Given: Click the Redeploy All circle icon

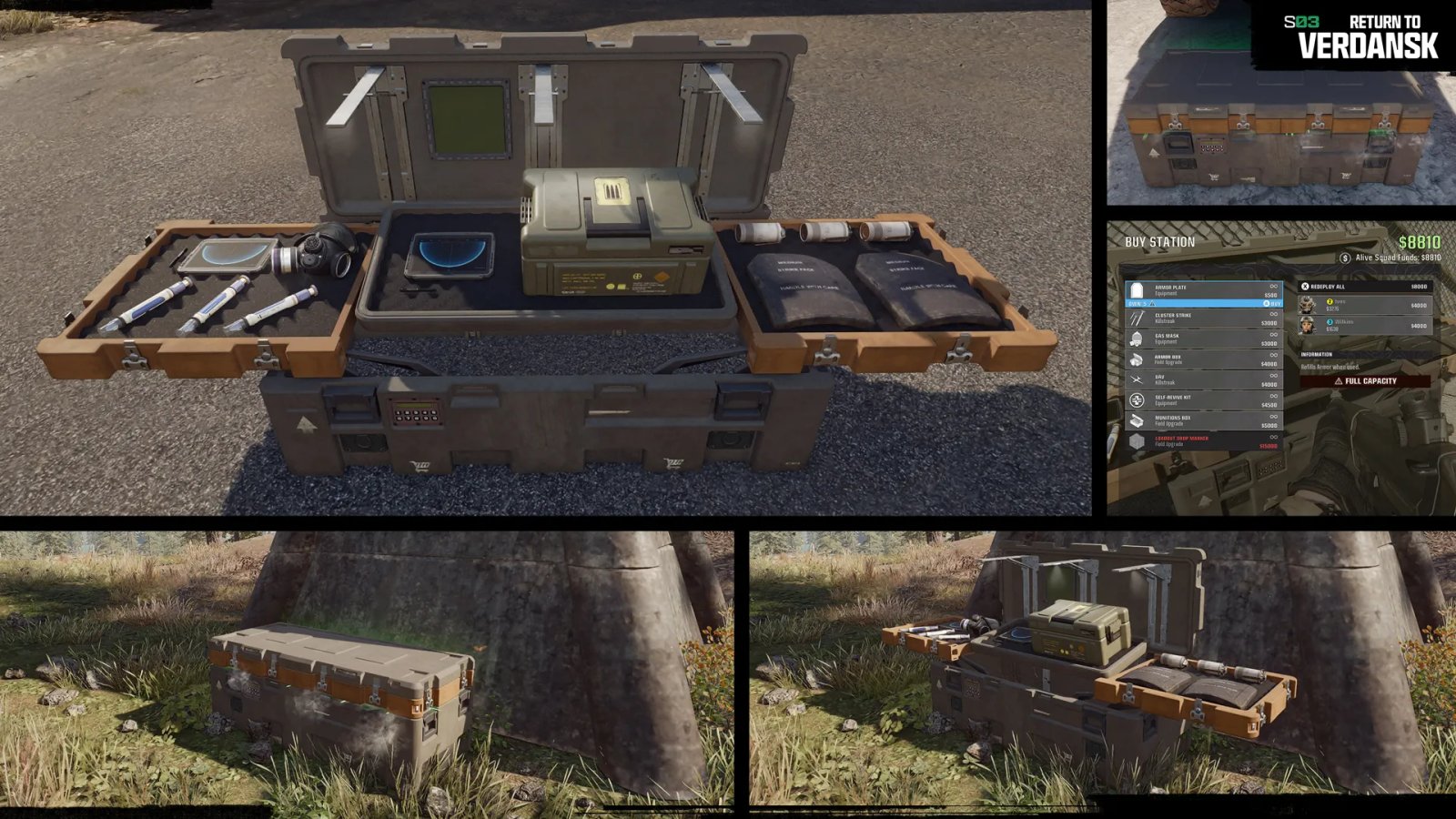Looking at the screenshot, I should pos(1305,287).
